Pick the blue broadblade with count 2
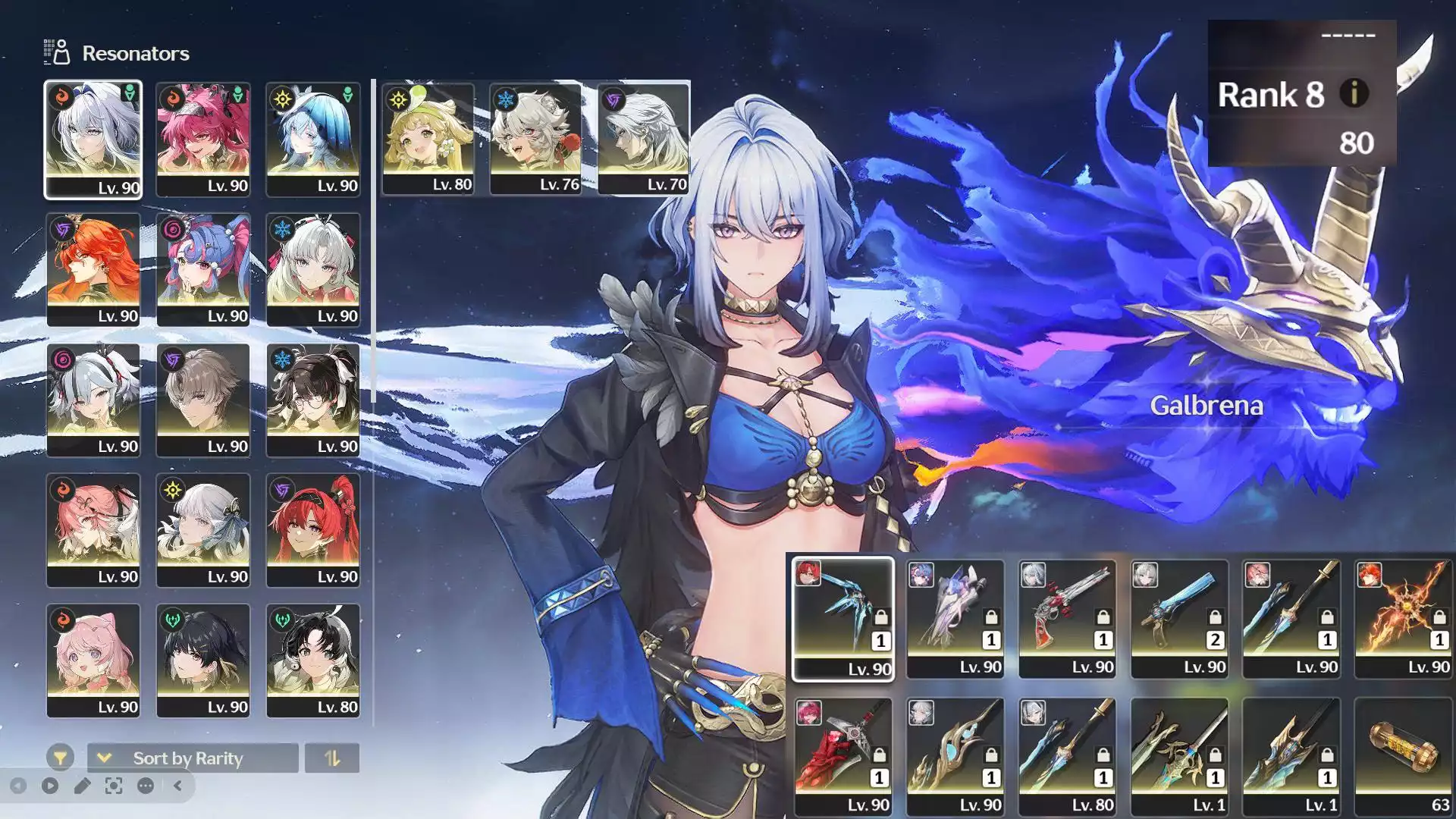 pos(1179,618)
